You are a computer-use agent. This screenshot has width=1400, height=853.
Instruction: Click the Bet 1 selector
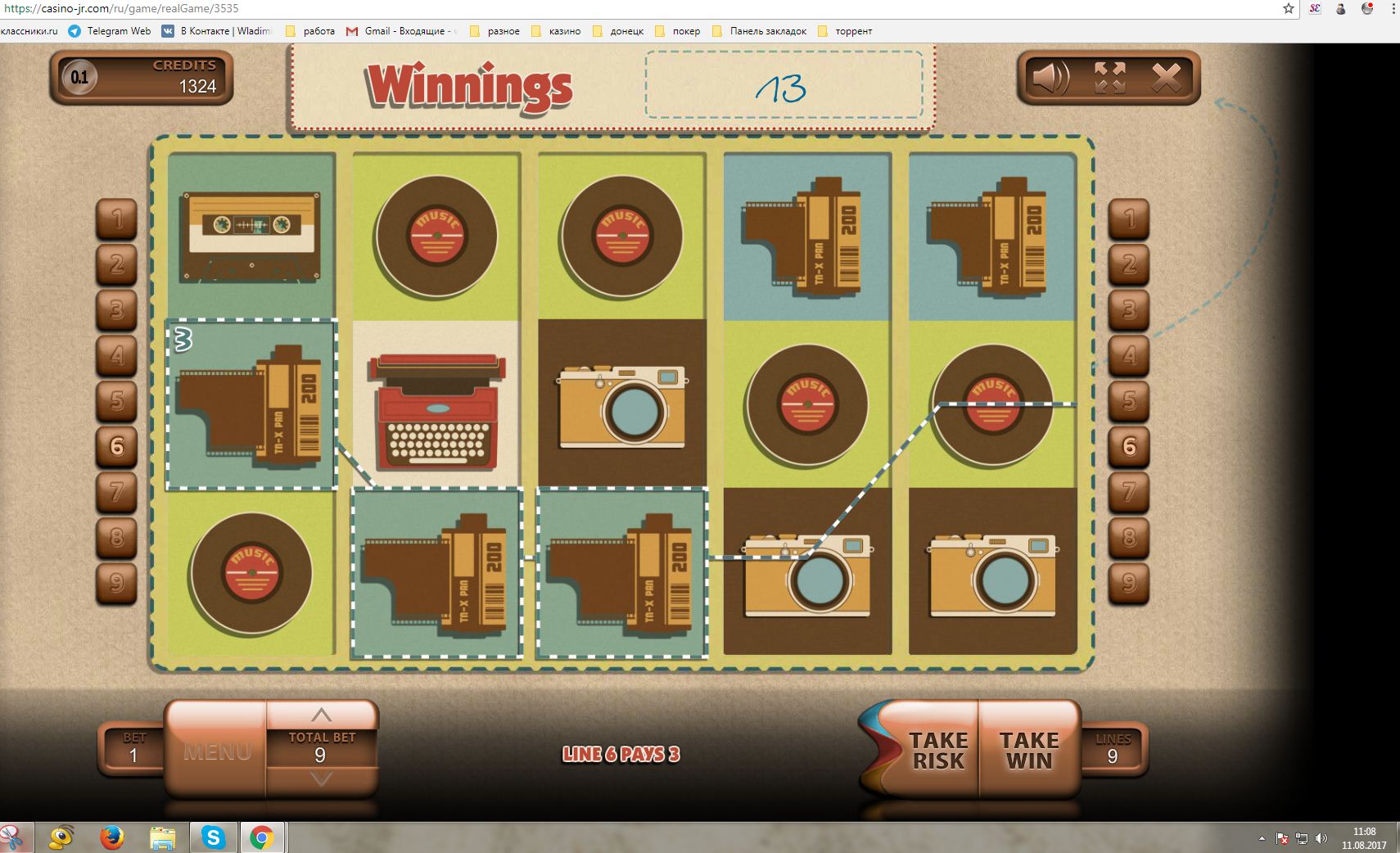133,749
